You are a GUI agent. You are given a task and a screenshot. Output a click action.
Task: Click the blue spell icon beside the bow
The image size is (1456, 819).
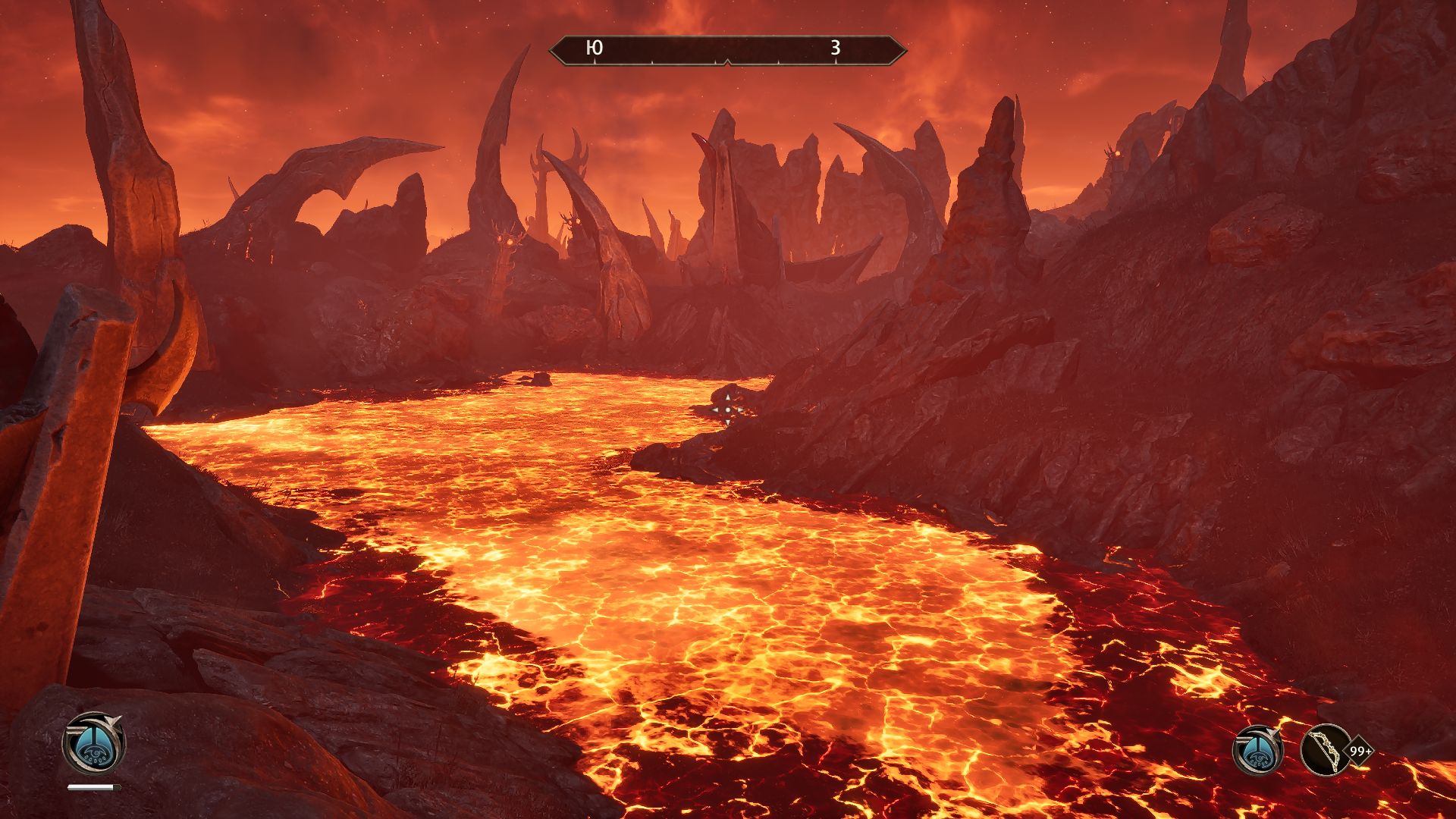(x=1257, y=750)
